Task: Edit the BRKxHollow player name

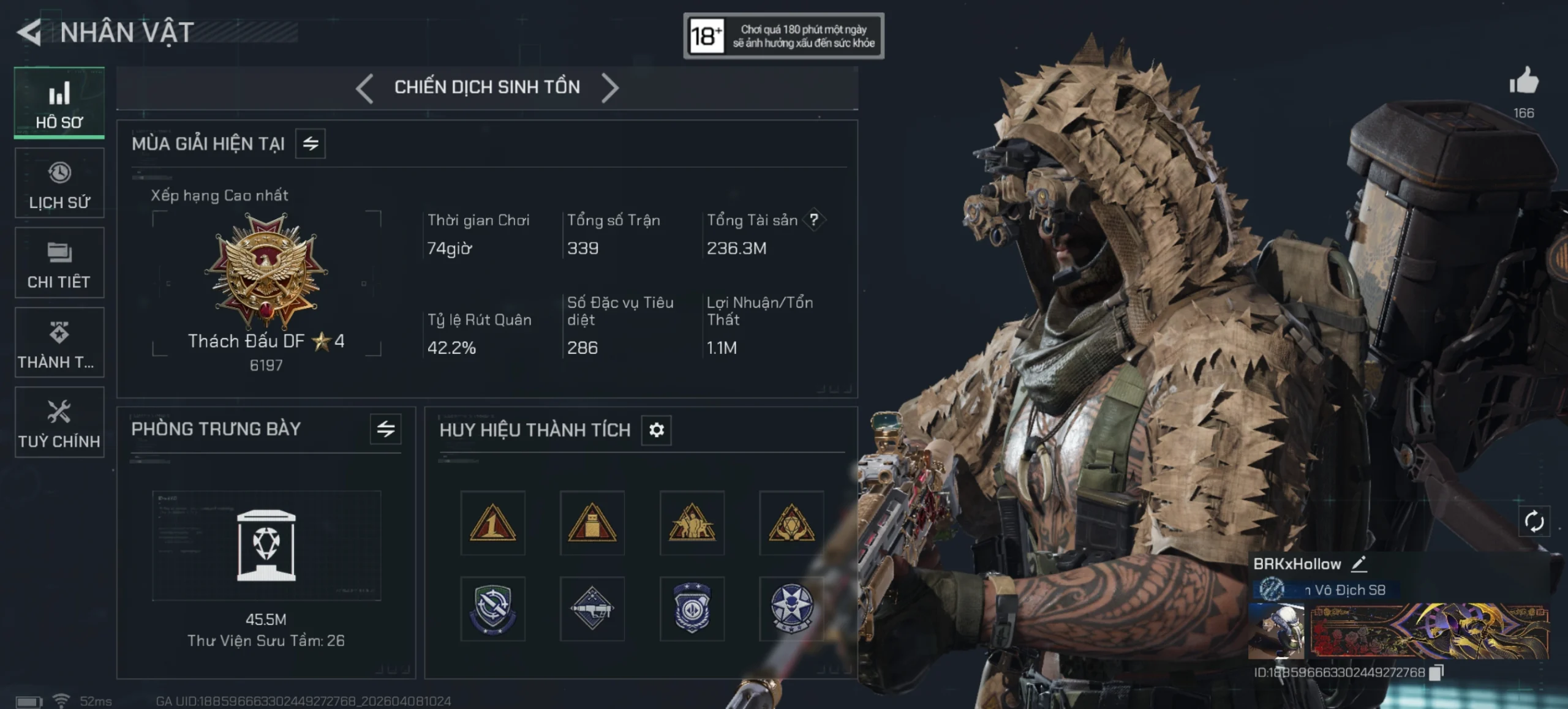Action: pos(1359,564)
